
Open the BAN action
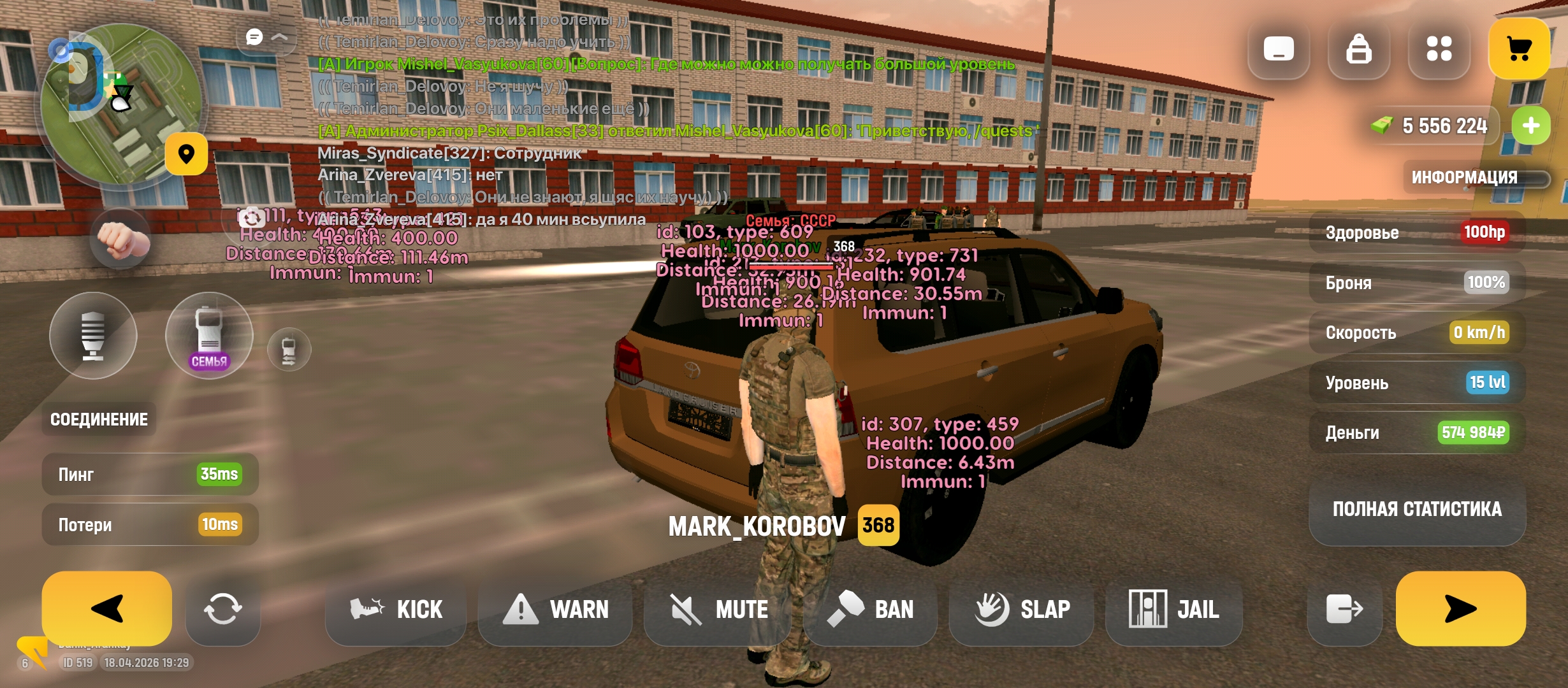coord(871,610)
